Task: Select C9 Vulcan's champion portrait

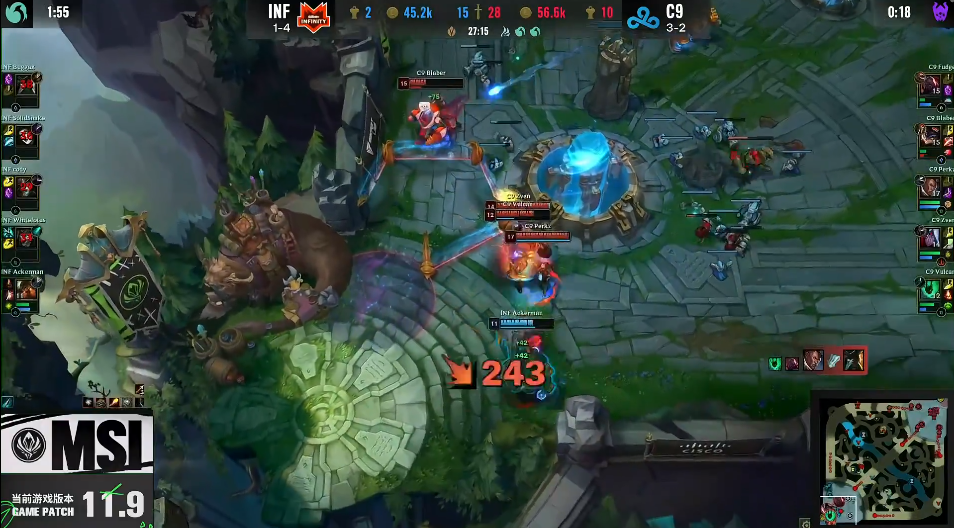Action: pos(930,294)
